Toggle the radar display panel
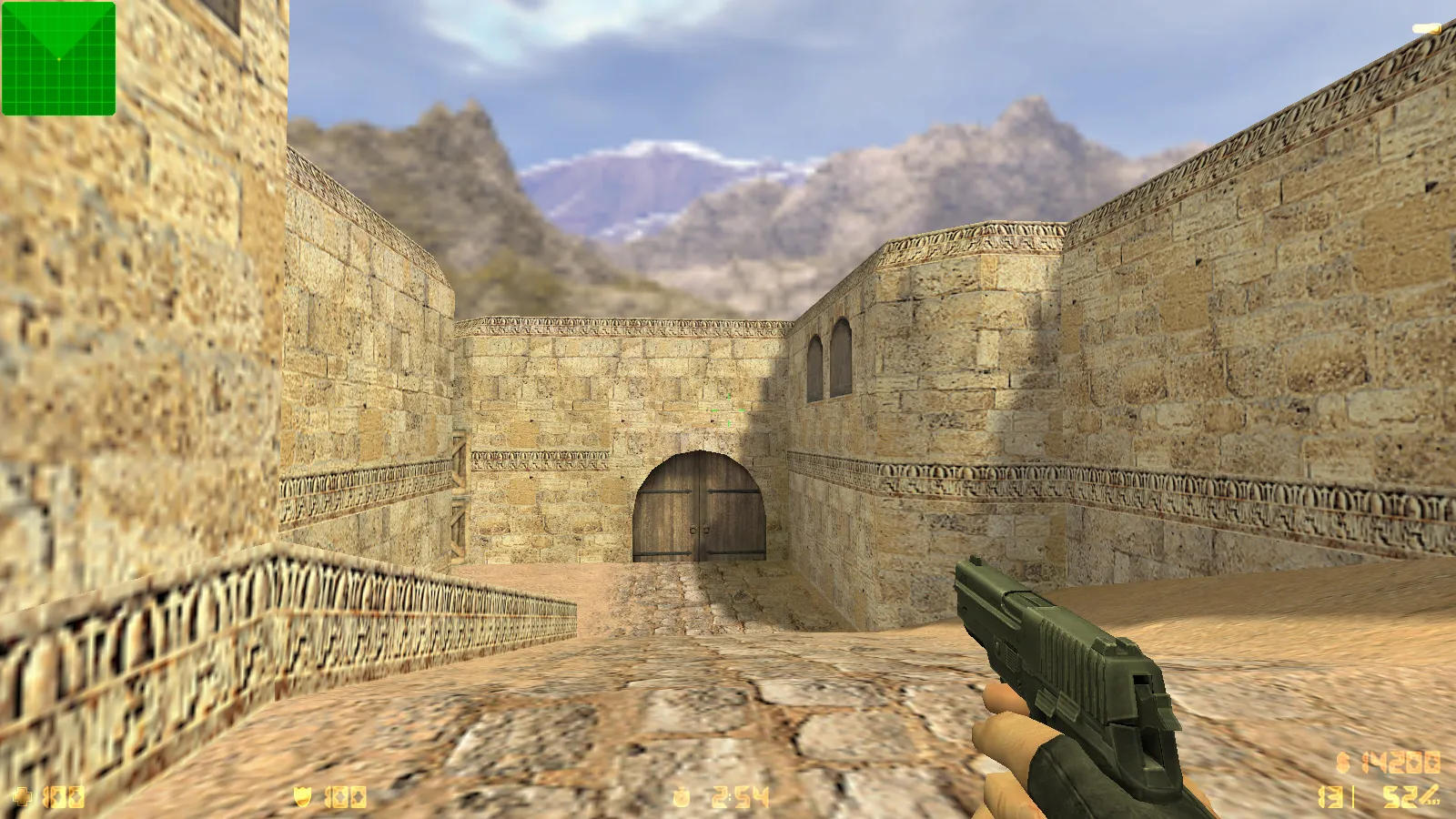Viewport: 1456px width, 819px height. pyautogui.click(x=58, y=58)
